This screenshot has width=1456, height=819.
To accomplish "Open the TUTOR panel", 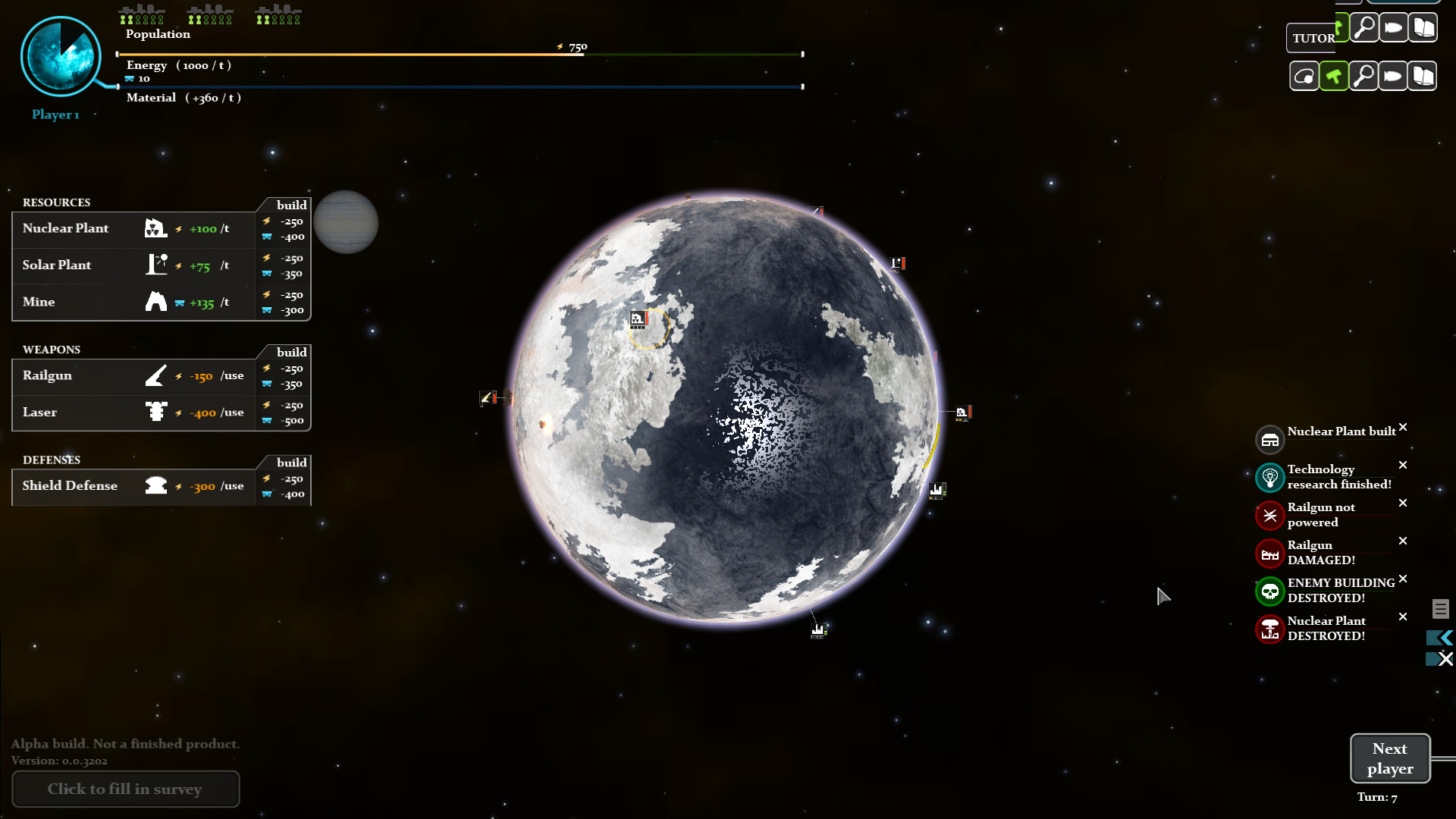I will coord(1314,38).
